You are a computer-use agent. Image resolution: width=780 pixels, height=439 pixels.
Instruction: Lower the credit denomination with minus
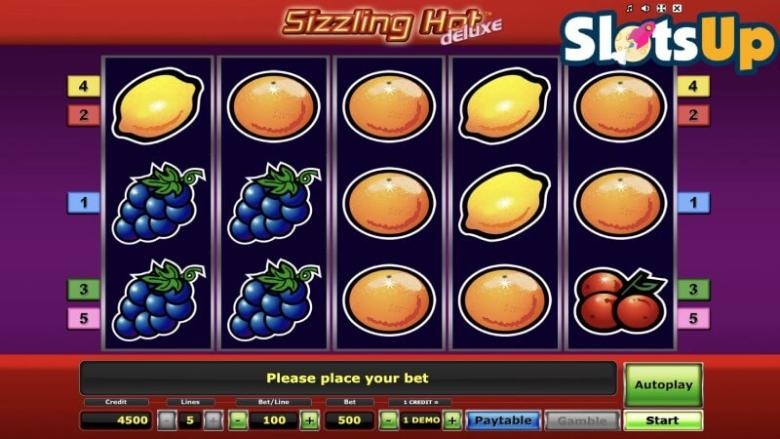[390, 421]
